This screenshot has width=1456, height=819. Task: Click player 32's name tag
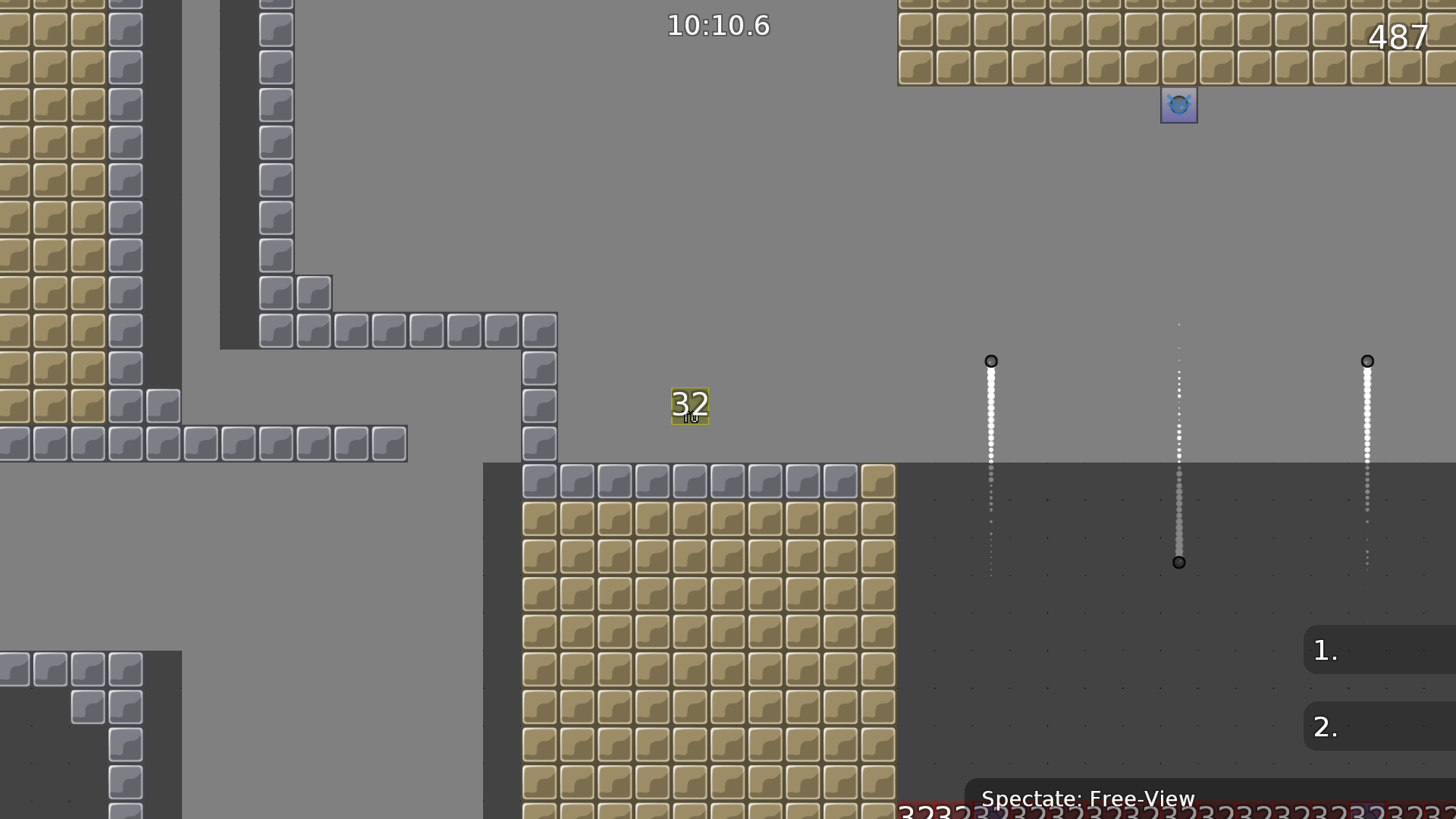[x=689, y=416]
